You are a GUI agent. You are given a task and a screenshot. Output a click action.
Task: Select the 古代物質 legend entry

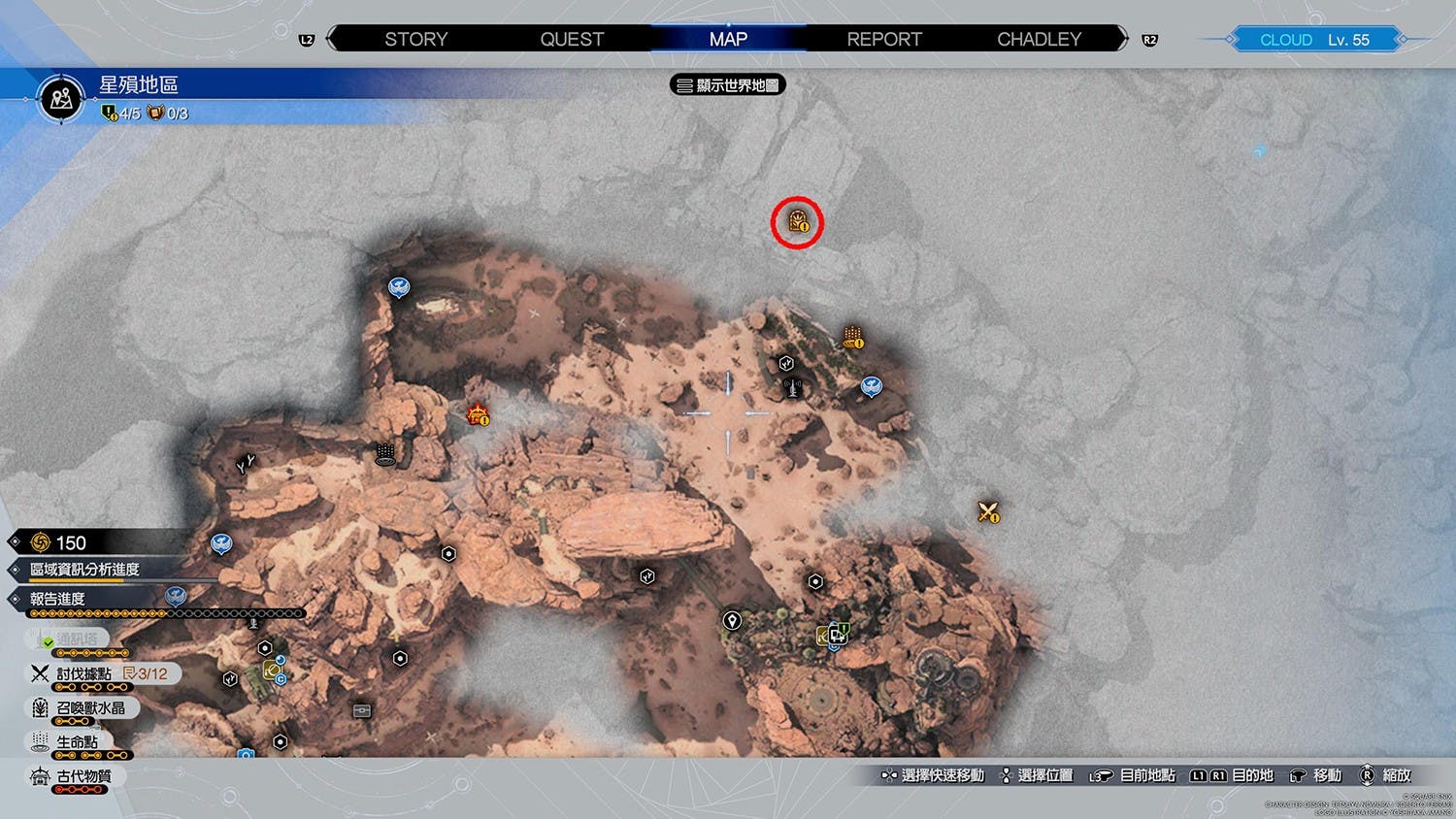83,776
